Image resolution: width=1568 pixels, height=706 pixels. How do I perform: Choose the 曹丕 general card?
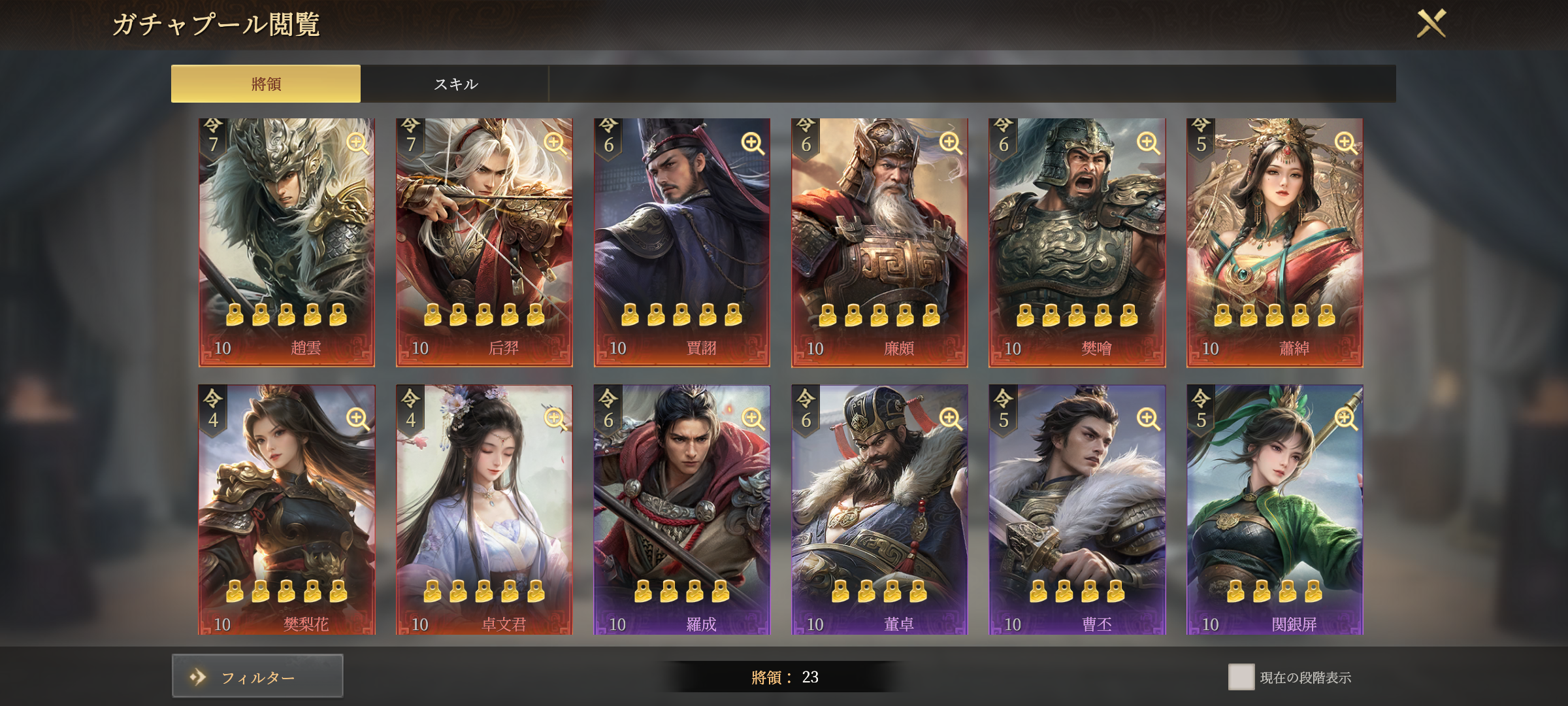1077,510
